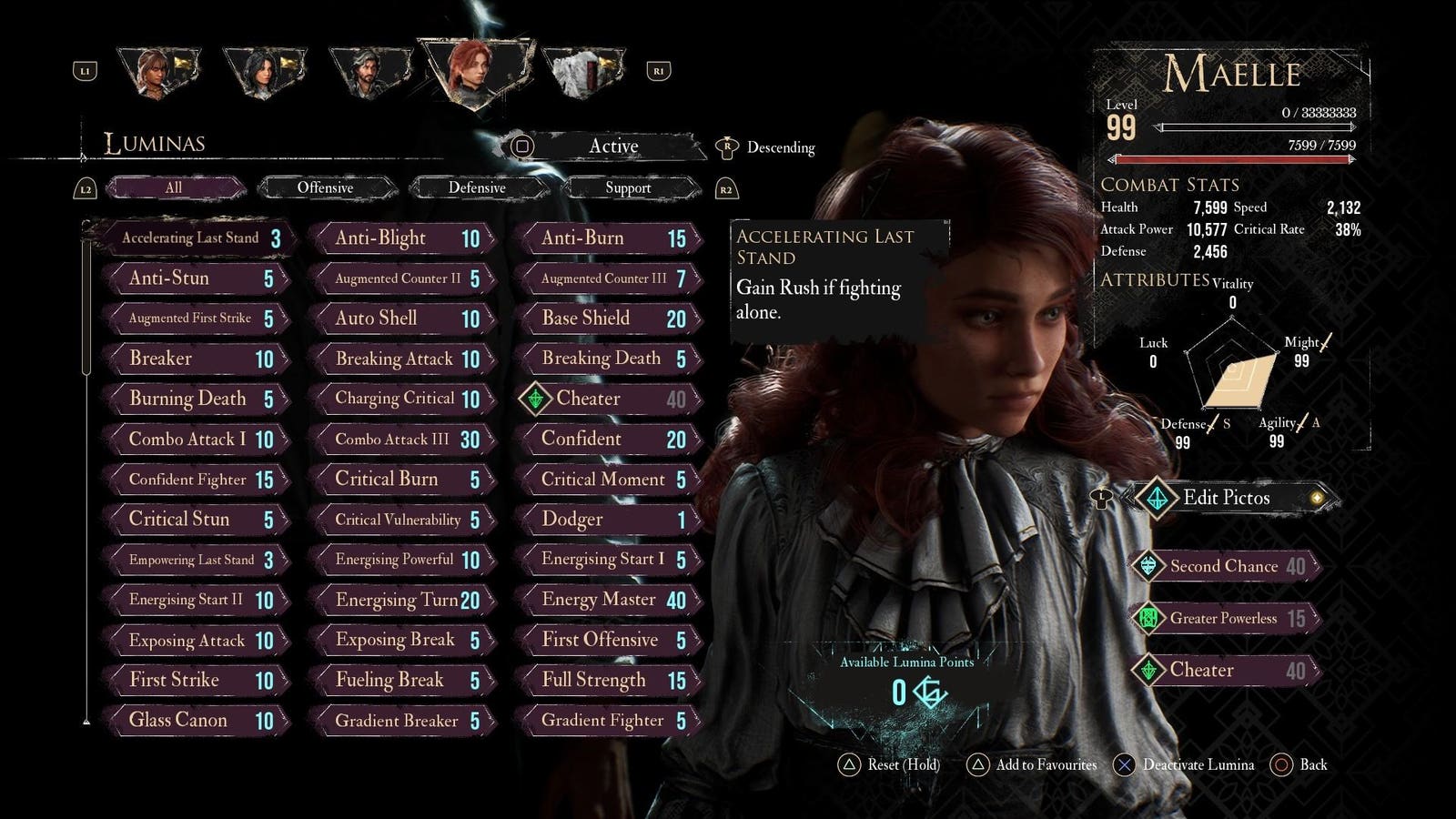Select the Defensive category tab
The width and height of the screenshot is (1456, 819).
click(x=477, y=188)
